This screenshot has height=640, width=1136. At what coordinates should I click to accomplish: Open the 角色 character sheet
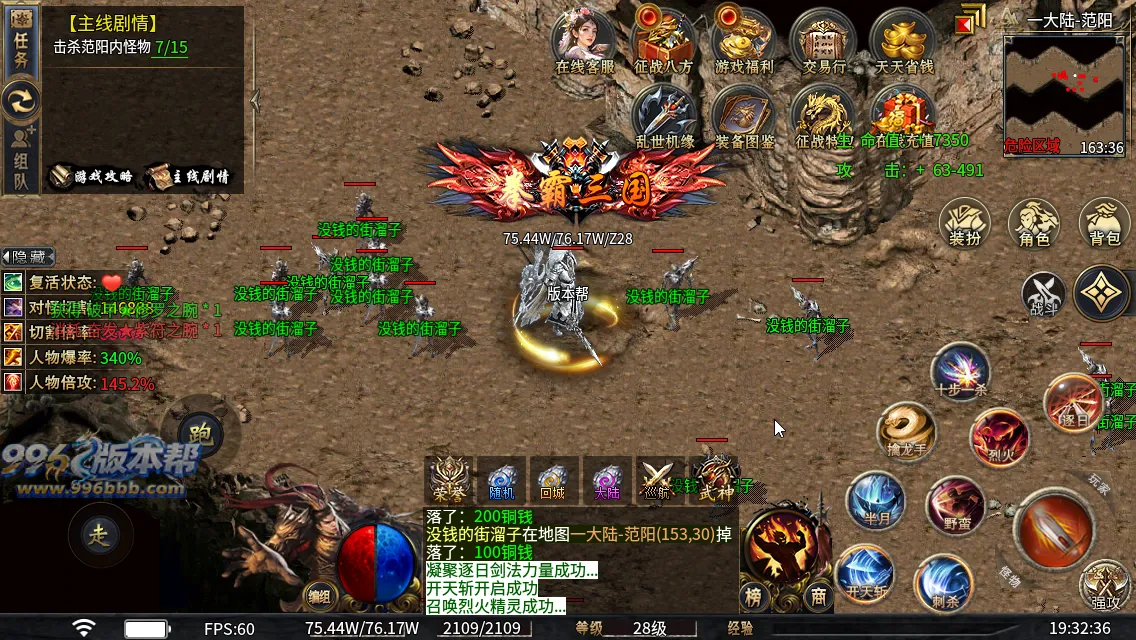click(x=1034, y=223)
